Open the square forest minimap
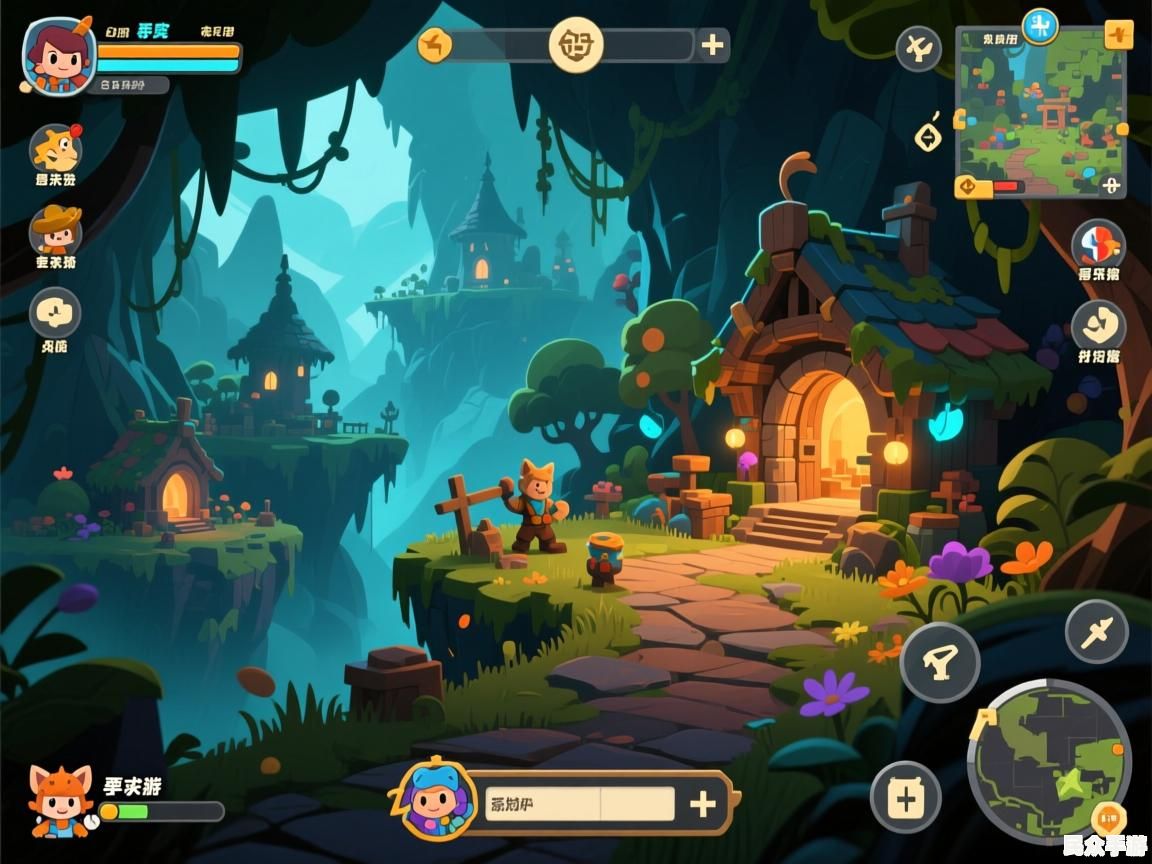The height and width of the screenshot is (864, 1152). [1041, 112]
